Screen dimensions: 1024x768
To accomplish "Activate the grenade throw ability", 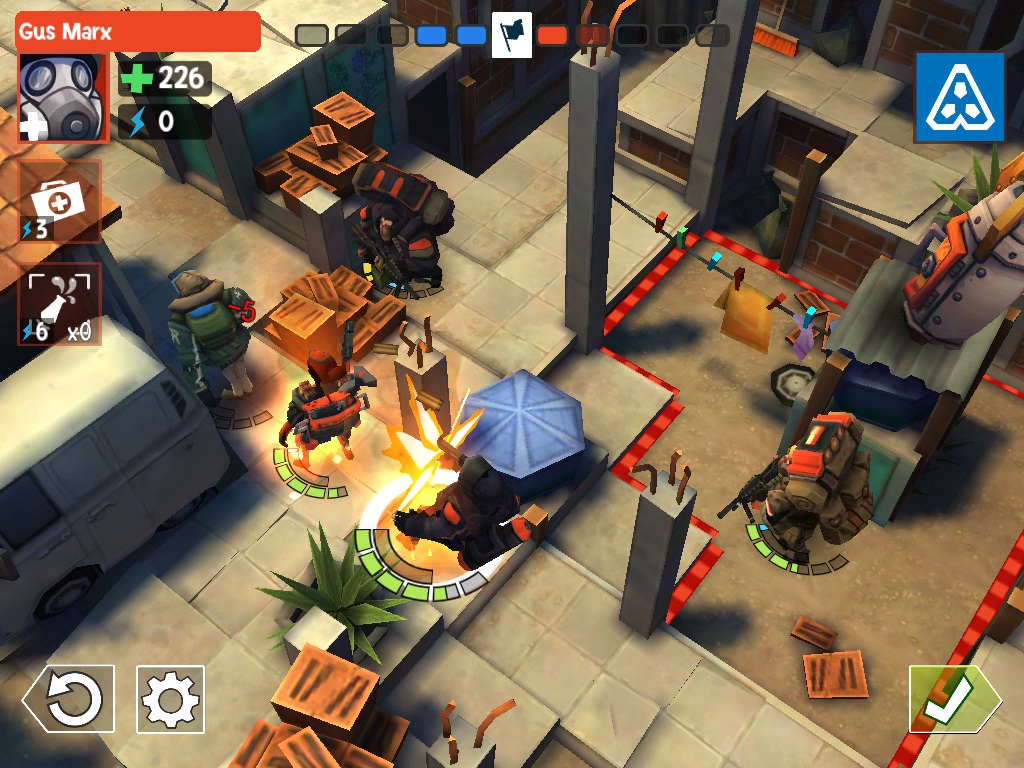I will [60, 303].
